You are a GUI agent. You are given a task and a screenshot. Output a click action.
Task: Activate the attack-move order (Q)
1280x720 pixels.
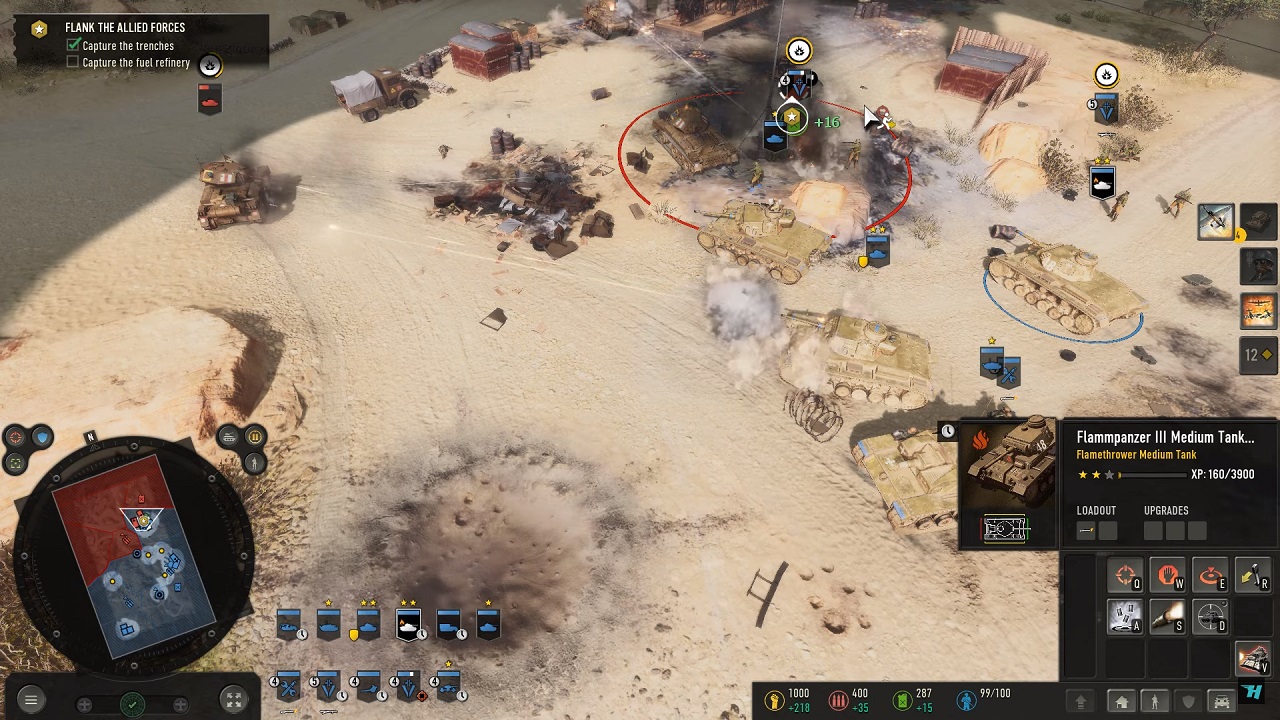[1126, 576]
